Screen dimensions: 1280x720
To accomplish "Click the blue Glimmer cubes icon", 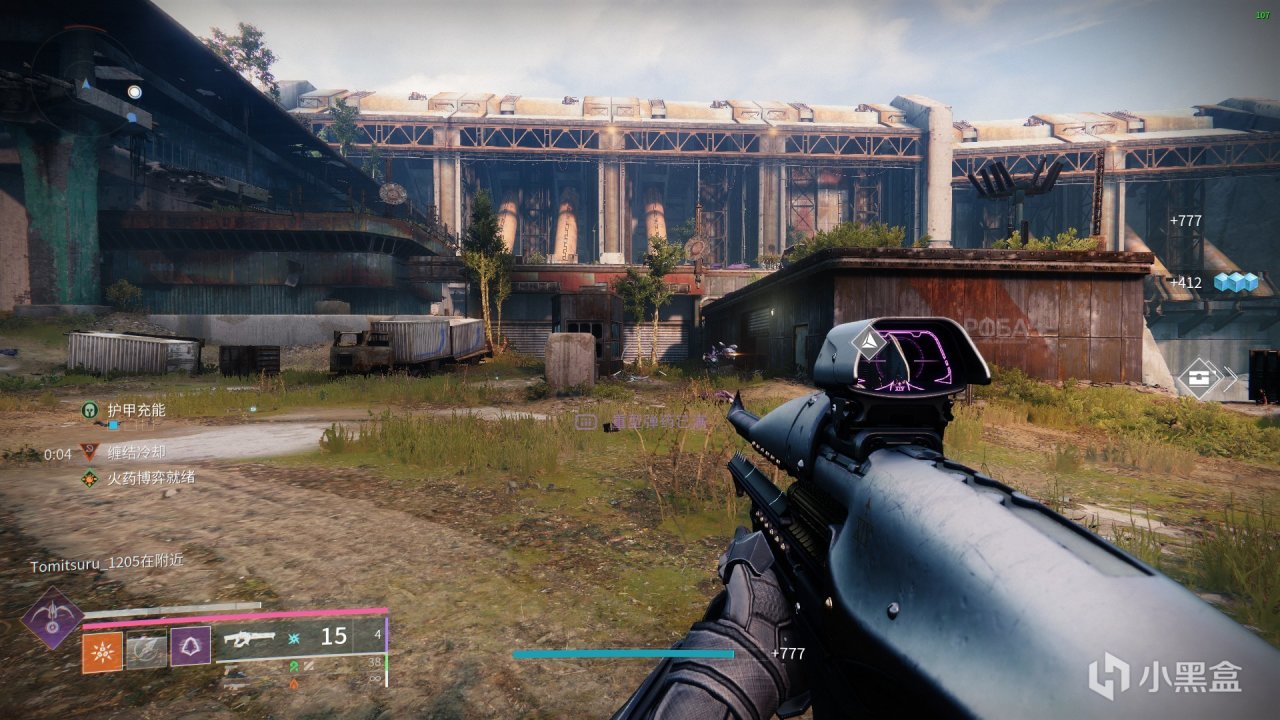I will point(1235,283).
